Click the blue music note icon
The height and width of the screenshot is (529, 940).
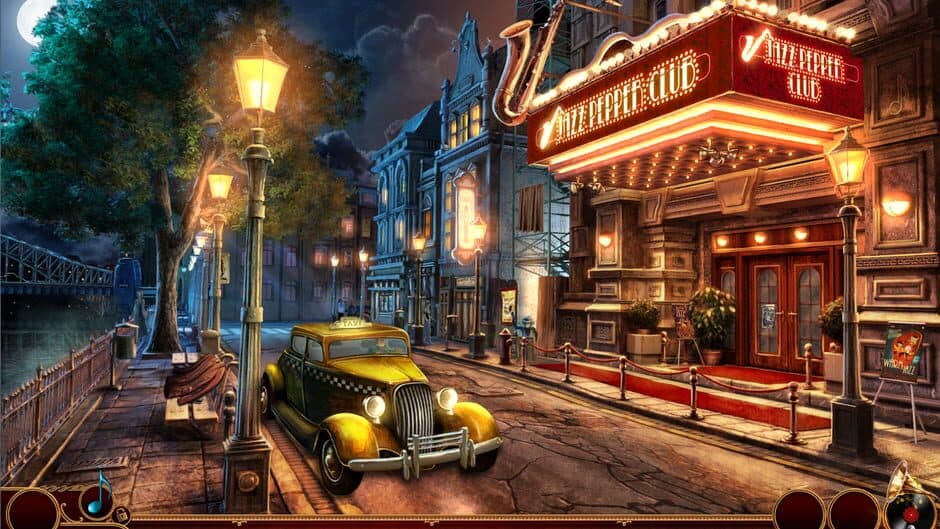[x=97, y=497]
